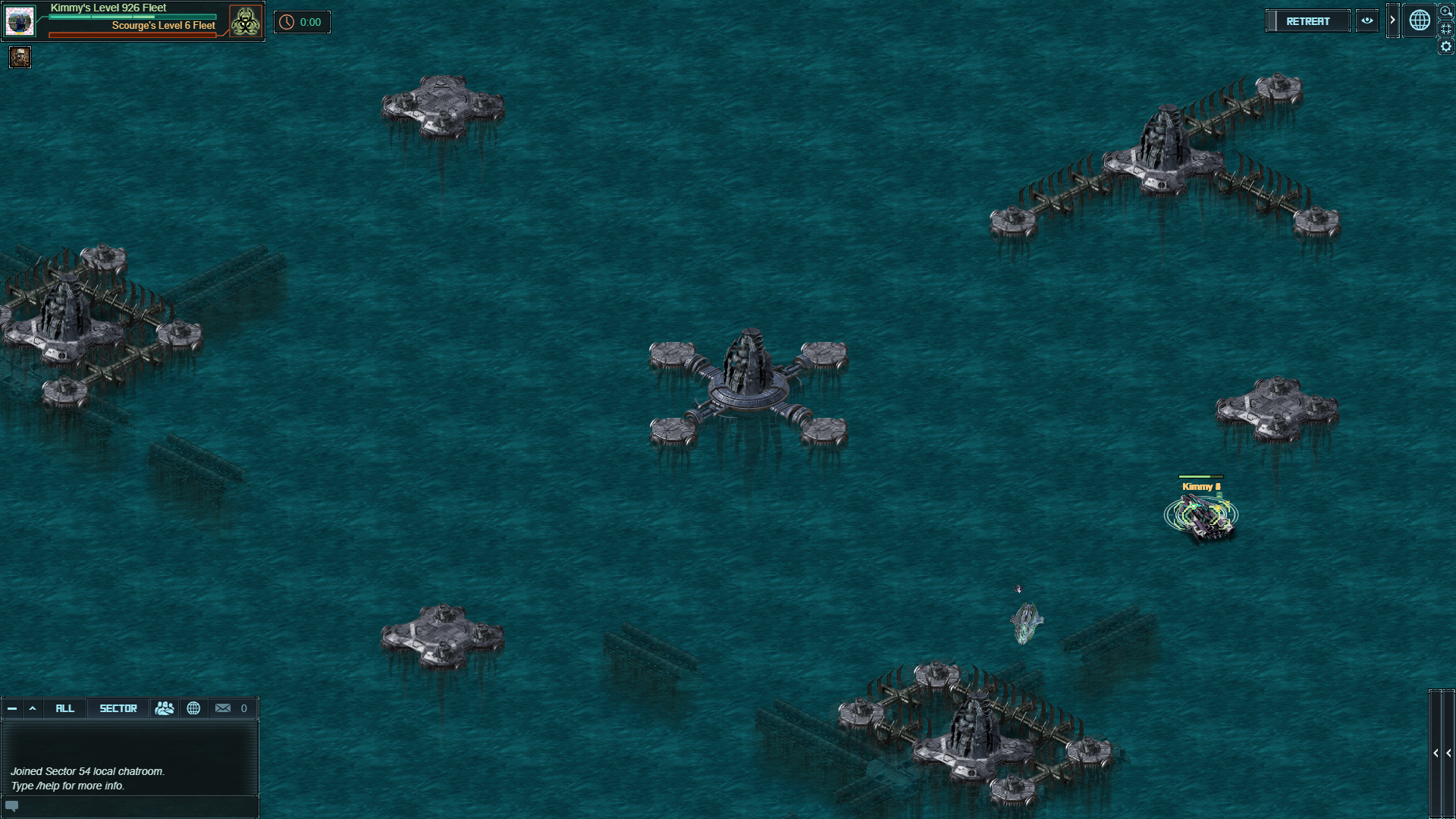1456x819 pixels.
Task: Open the mail envelope messages
Action: tap(223, 708)
